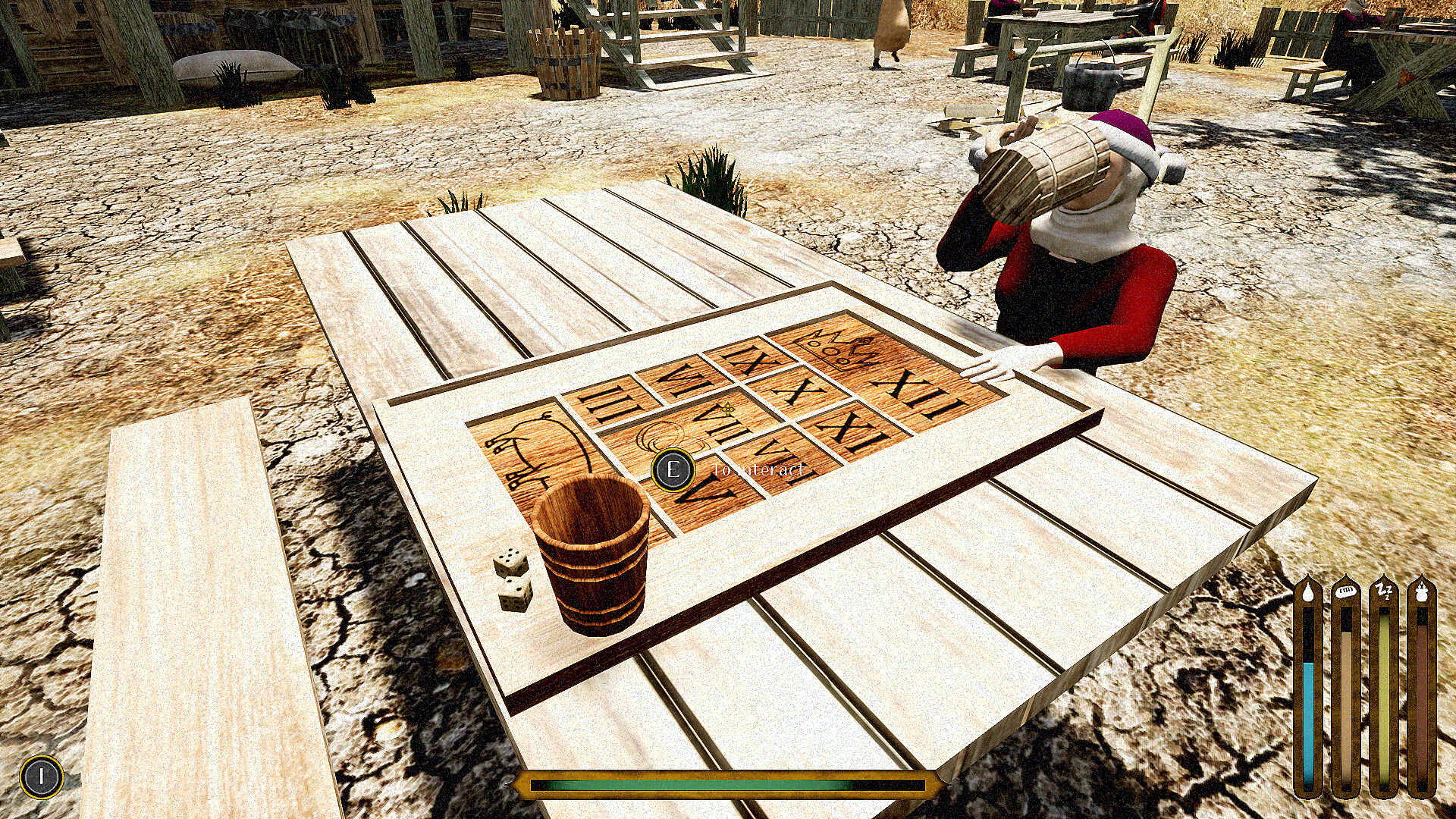Flip down the VII flap on the board
Screen dimensions: 1456x819
tap(721, 422)
